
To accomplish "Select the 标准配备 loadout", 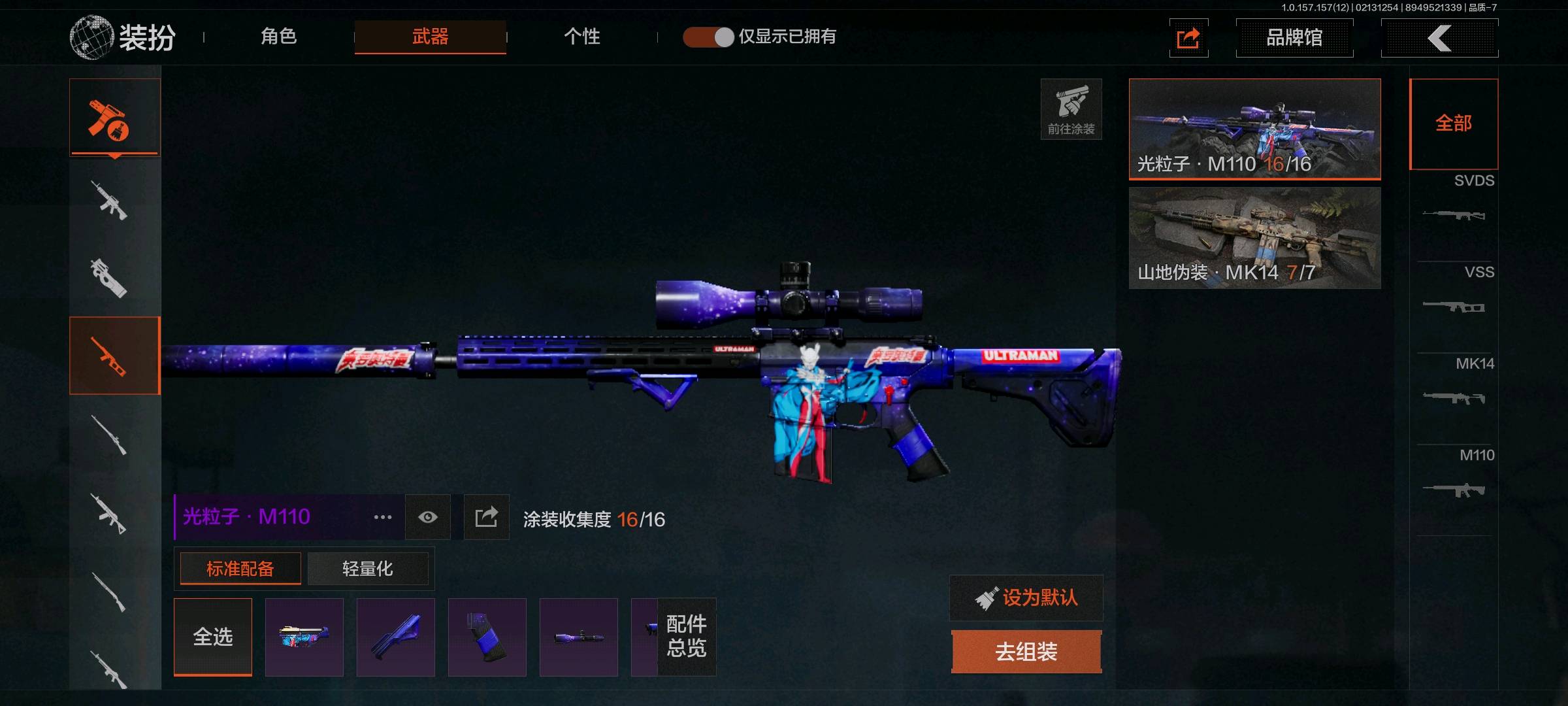I will click(240, 569).
